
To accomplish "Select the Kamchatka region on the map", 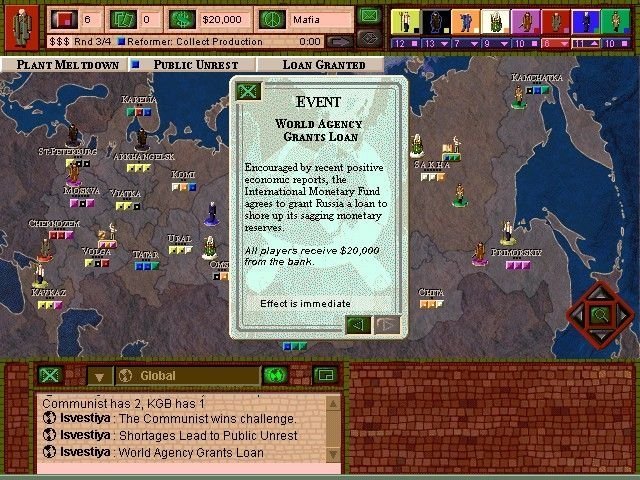I will pyautogui.click(x=536, y=78).
